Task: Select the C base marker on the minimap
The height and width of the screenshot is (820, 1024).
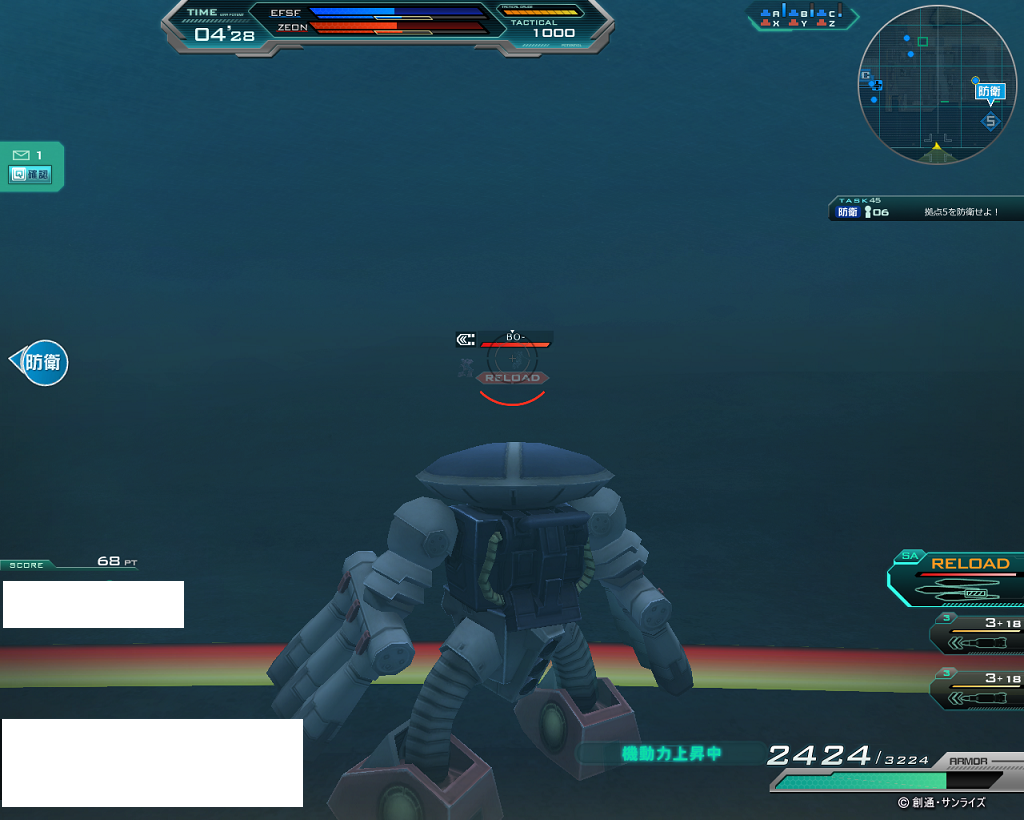Action: coord(866,76)
